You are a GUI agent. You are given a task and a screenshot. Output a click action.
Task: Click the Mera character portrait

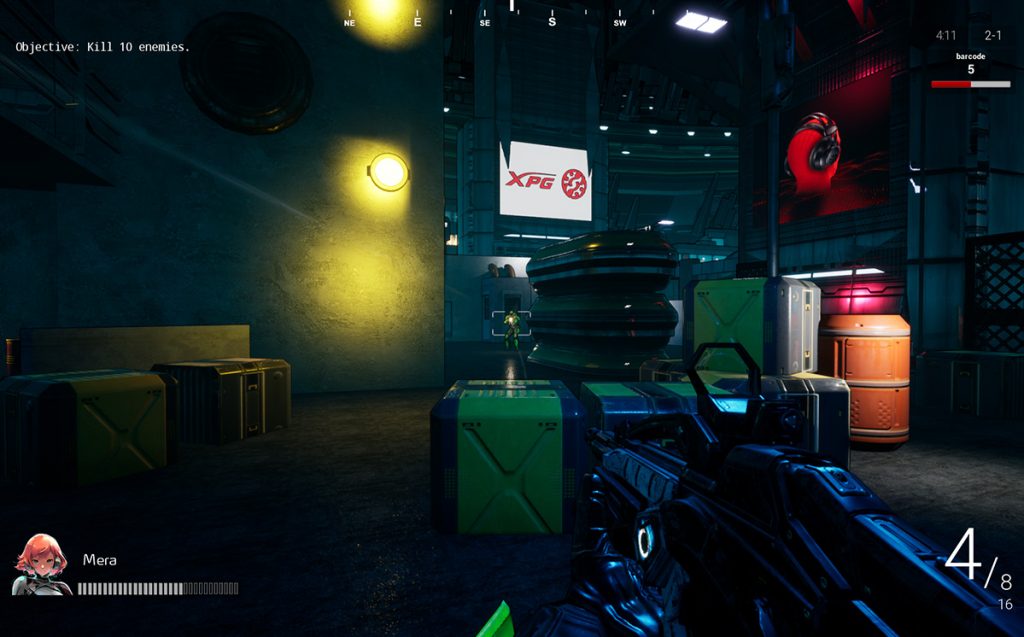tap(40, 565)
